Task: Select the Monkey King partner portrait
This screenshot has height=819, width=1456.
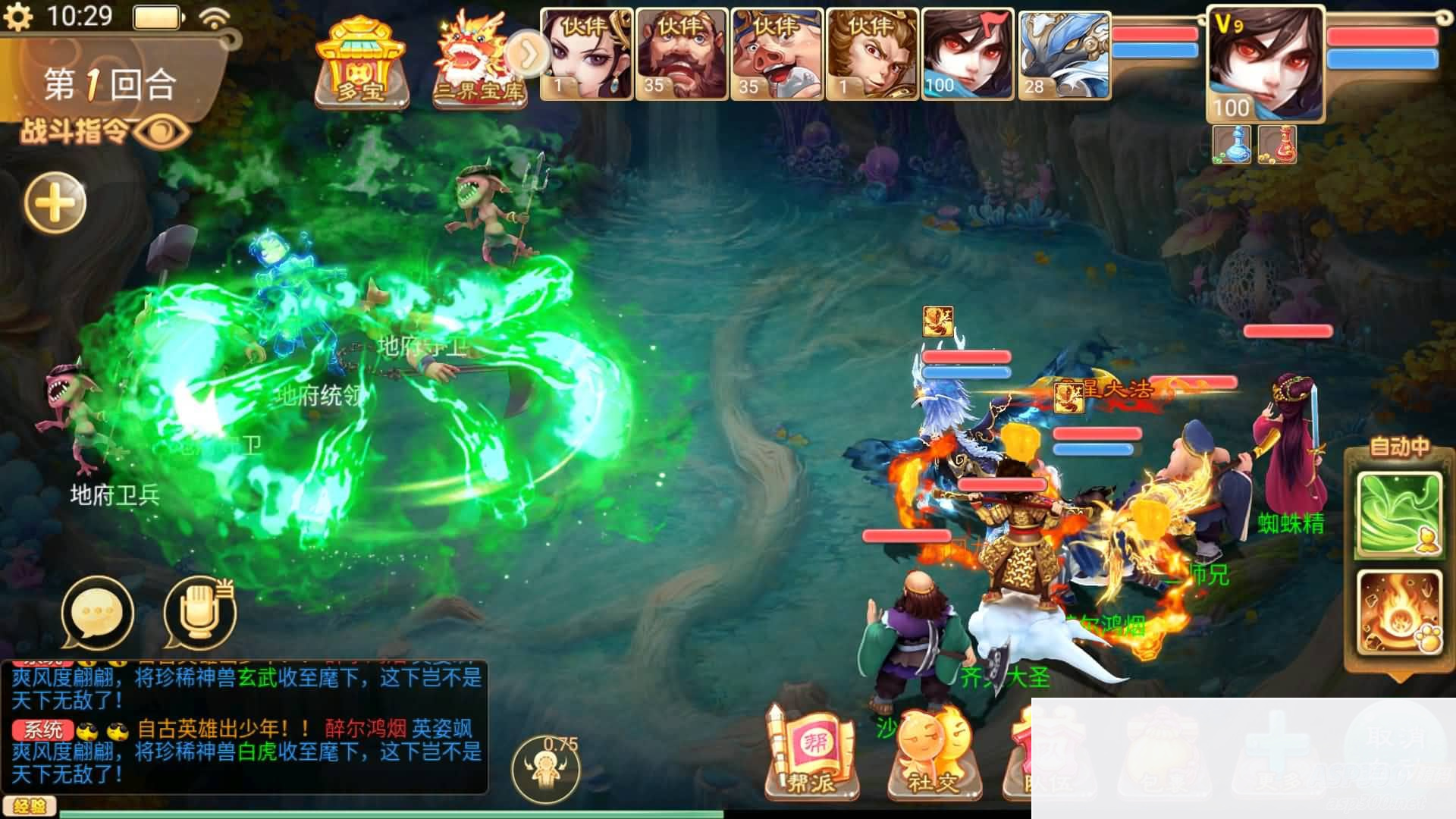Action: (x=874, y=53)
